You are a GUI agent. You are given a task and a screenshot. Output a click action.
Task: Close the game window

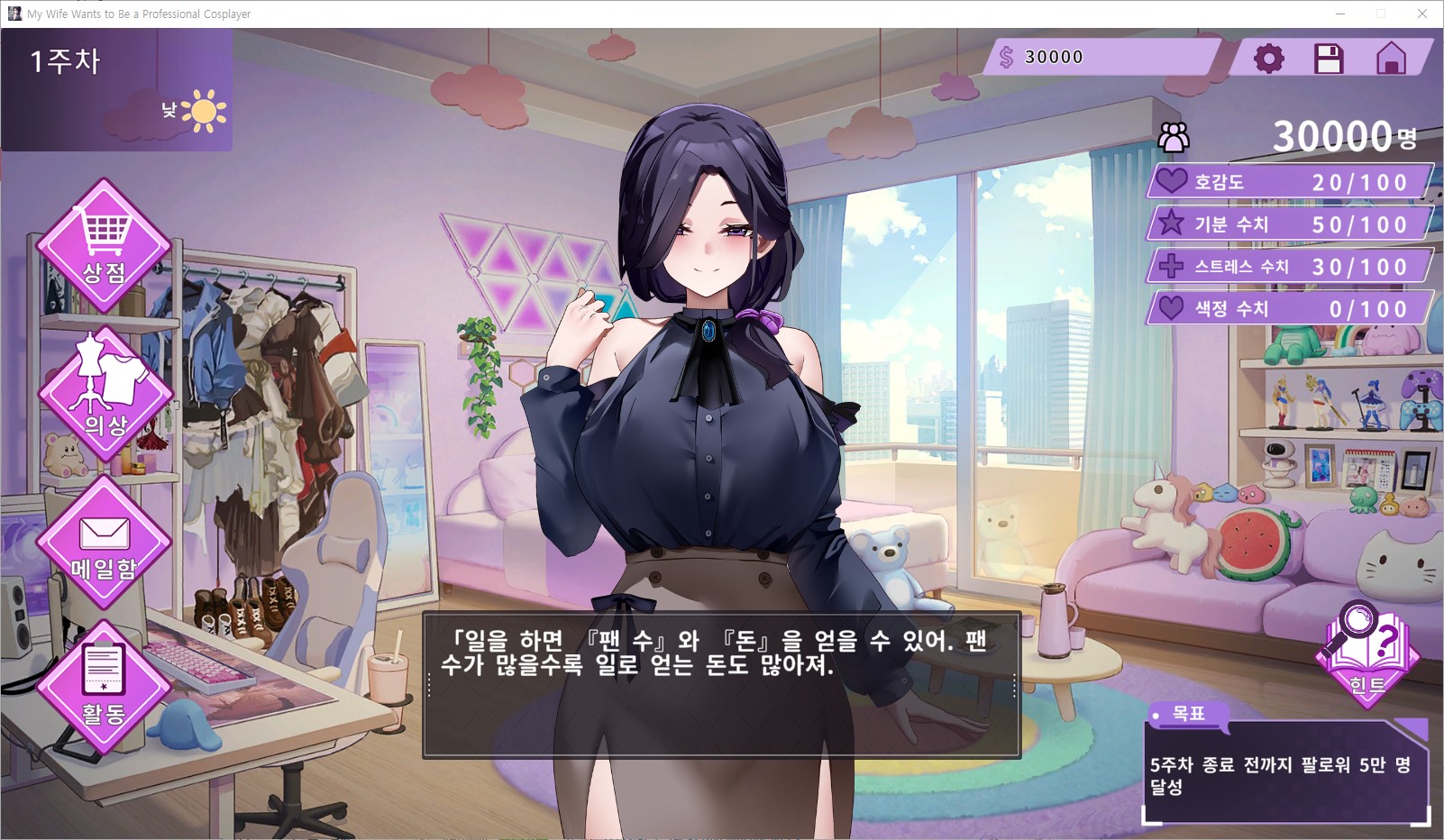point(1422,14)
